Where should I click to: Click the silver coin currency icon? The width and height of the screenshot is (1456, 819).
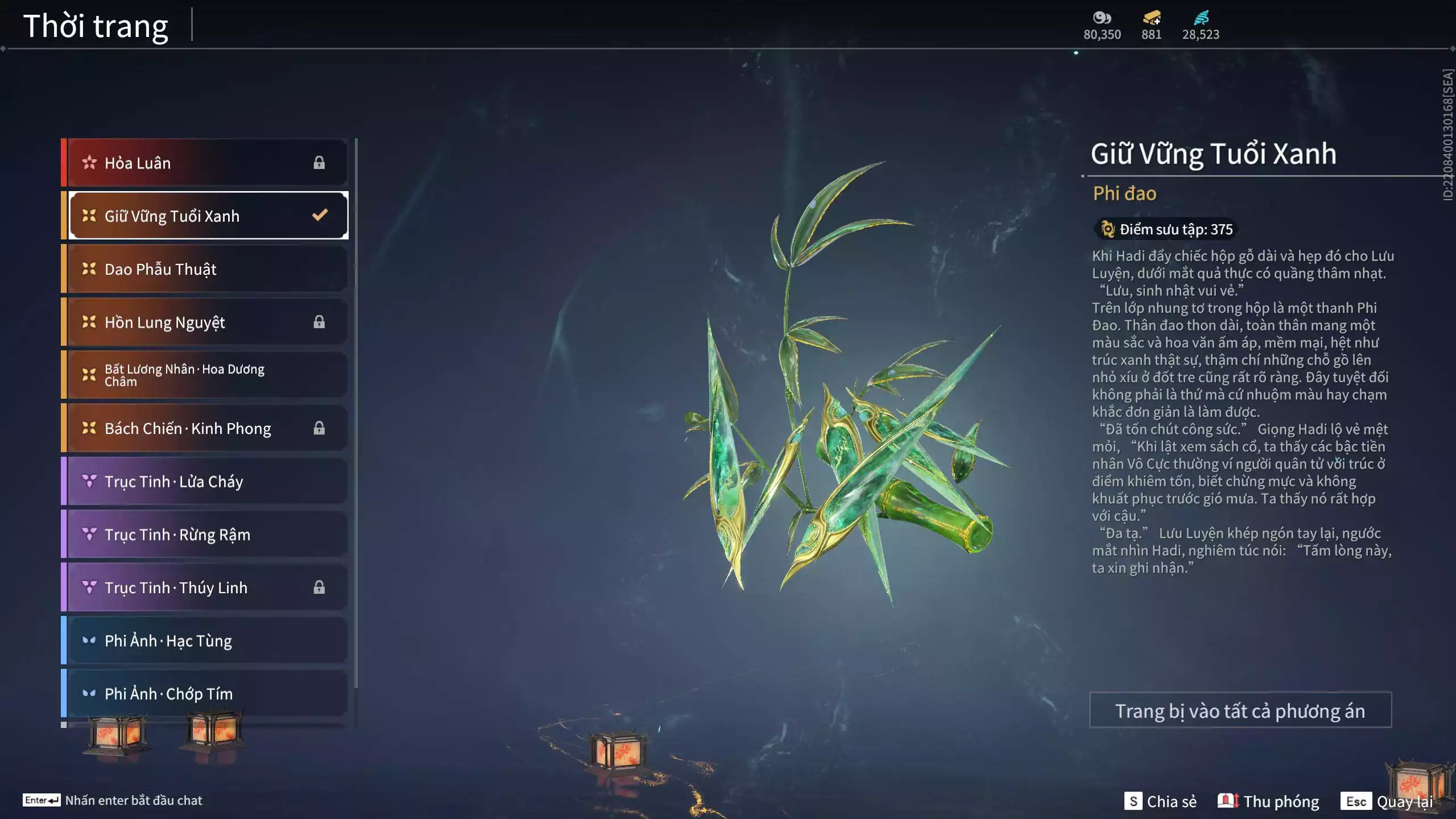click(x=1102, y=18)
